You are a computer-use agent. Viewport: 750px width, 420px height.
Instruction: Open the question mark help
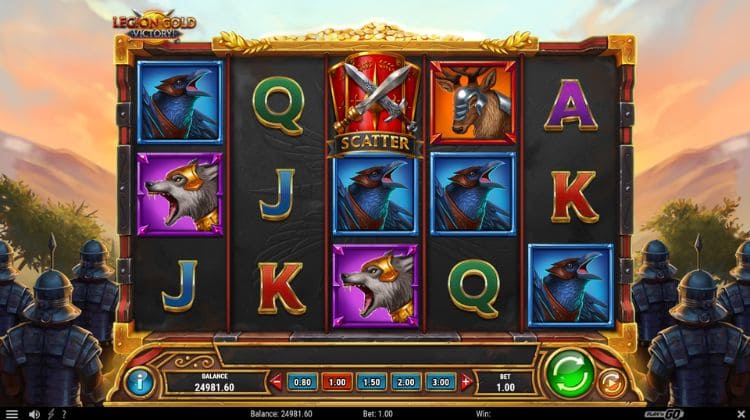coord(63,413)
